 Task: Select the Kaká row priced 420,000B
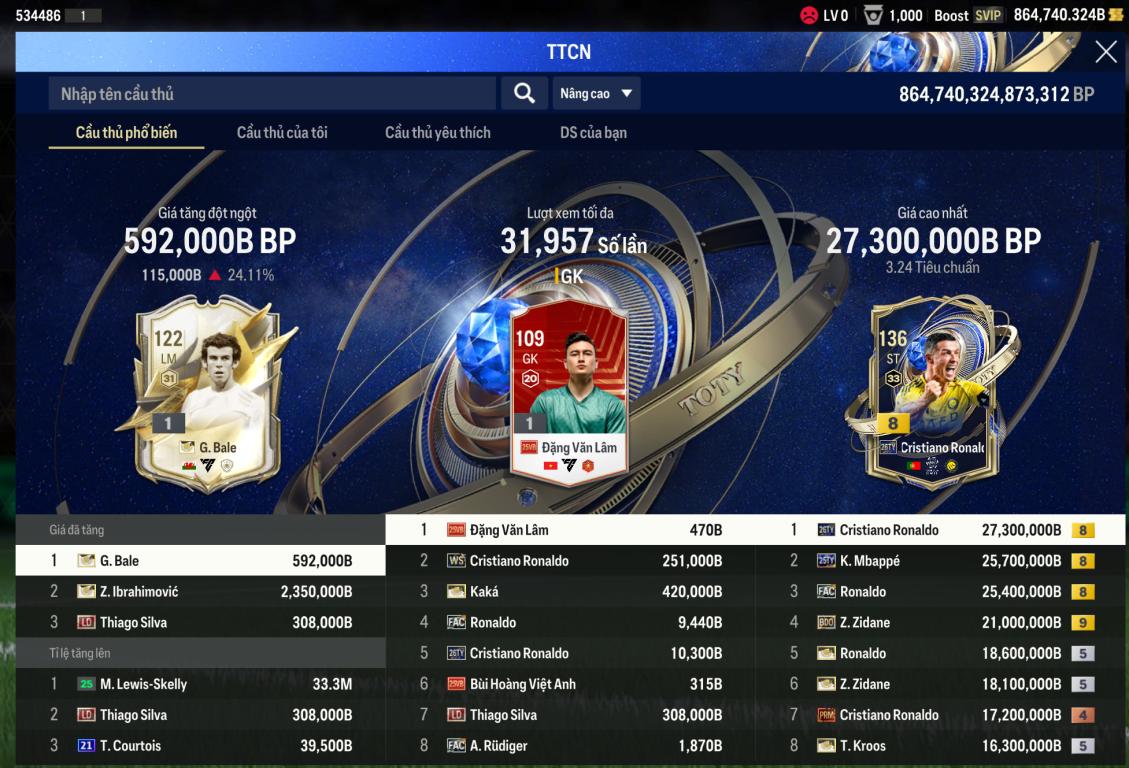pyautogui.click(x=570, y=592)
